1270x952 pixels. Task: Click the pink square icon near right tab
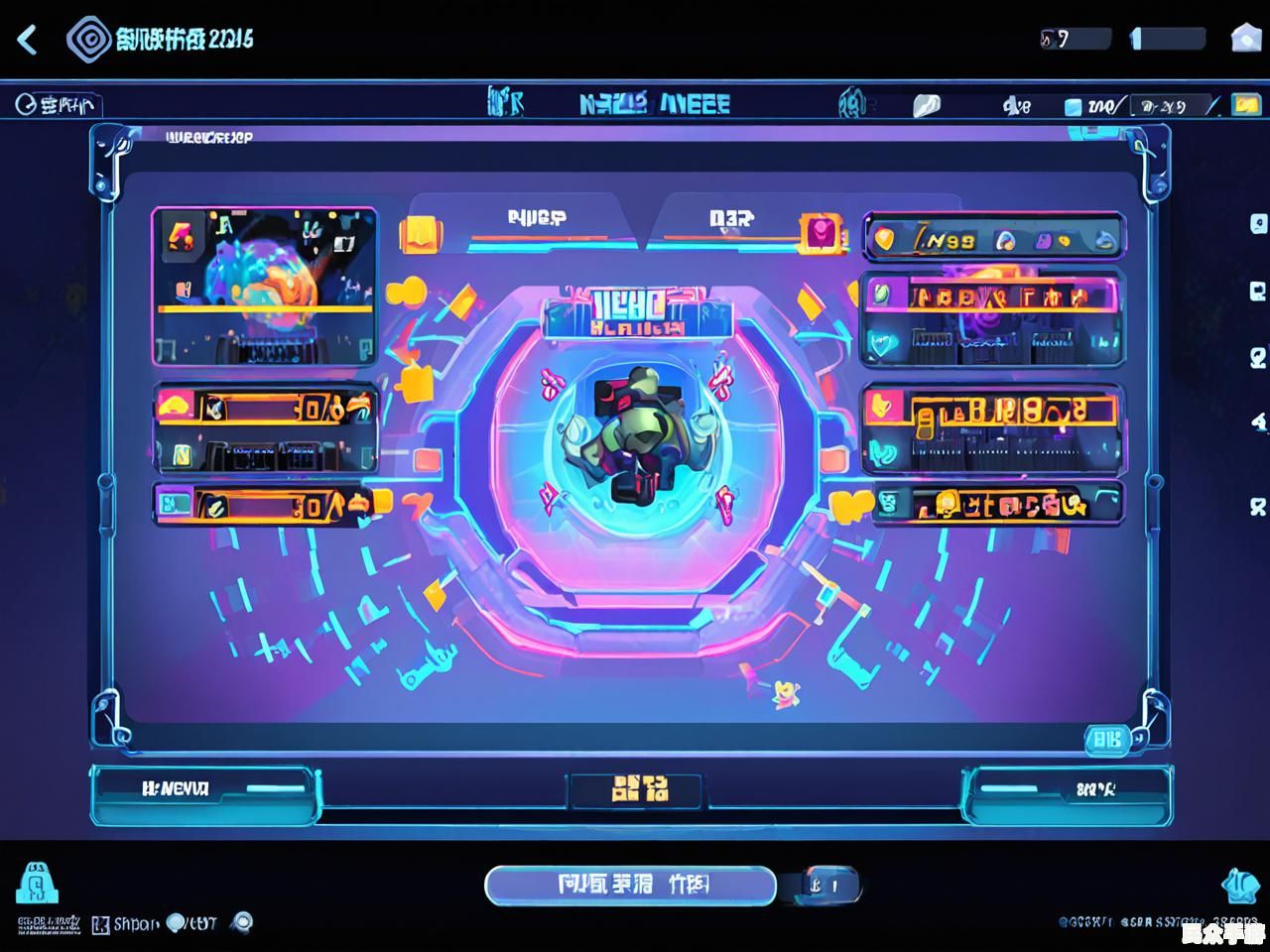822,234
